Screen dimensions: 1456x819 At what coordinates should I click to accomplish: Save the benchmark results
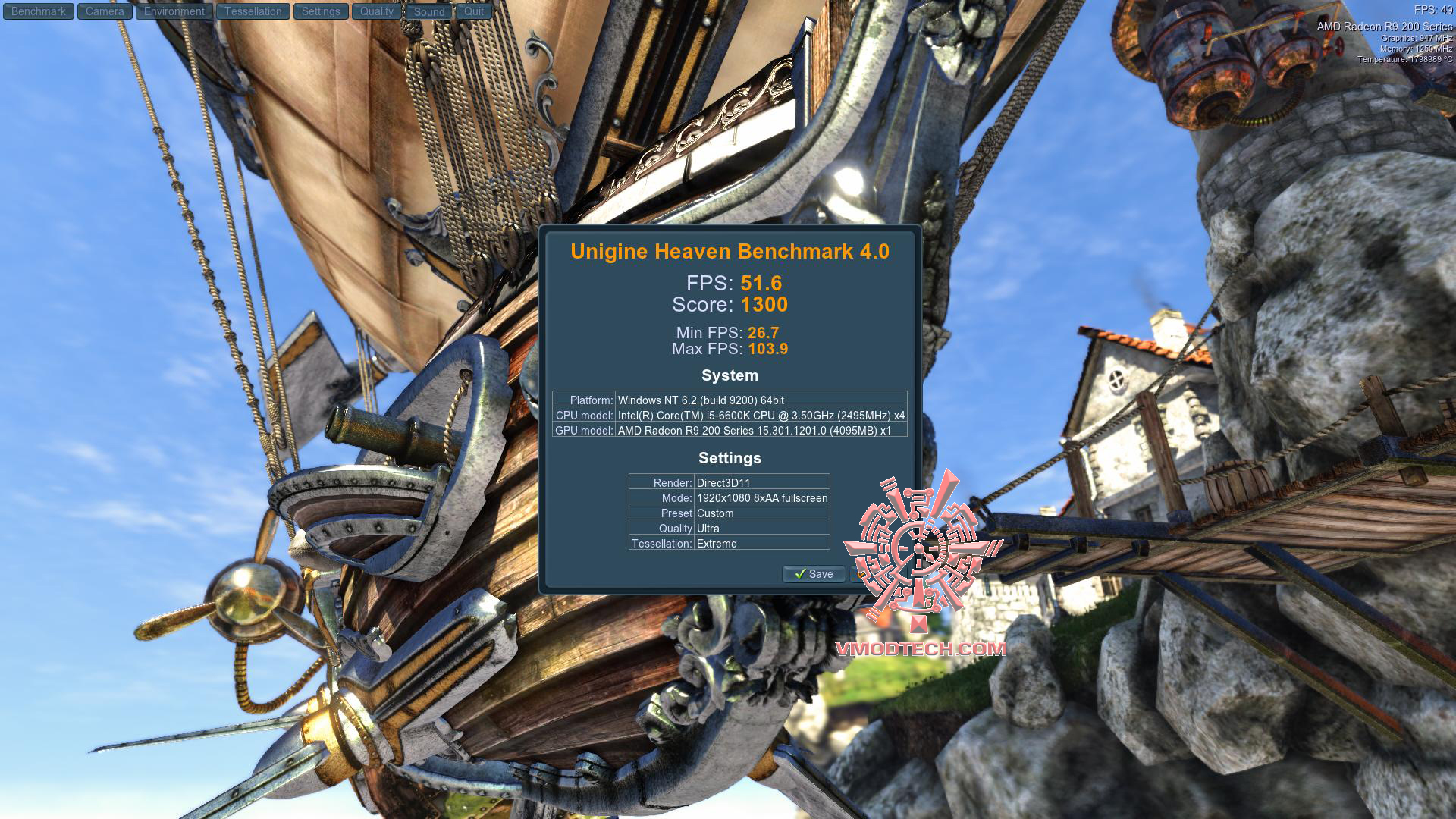point(813,574)
